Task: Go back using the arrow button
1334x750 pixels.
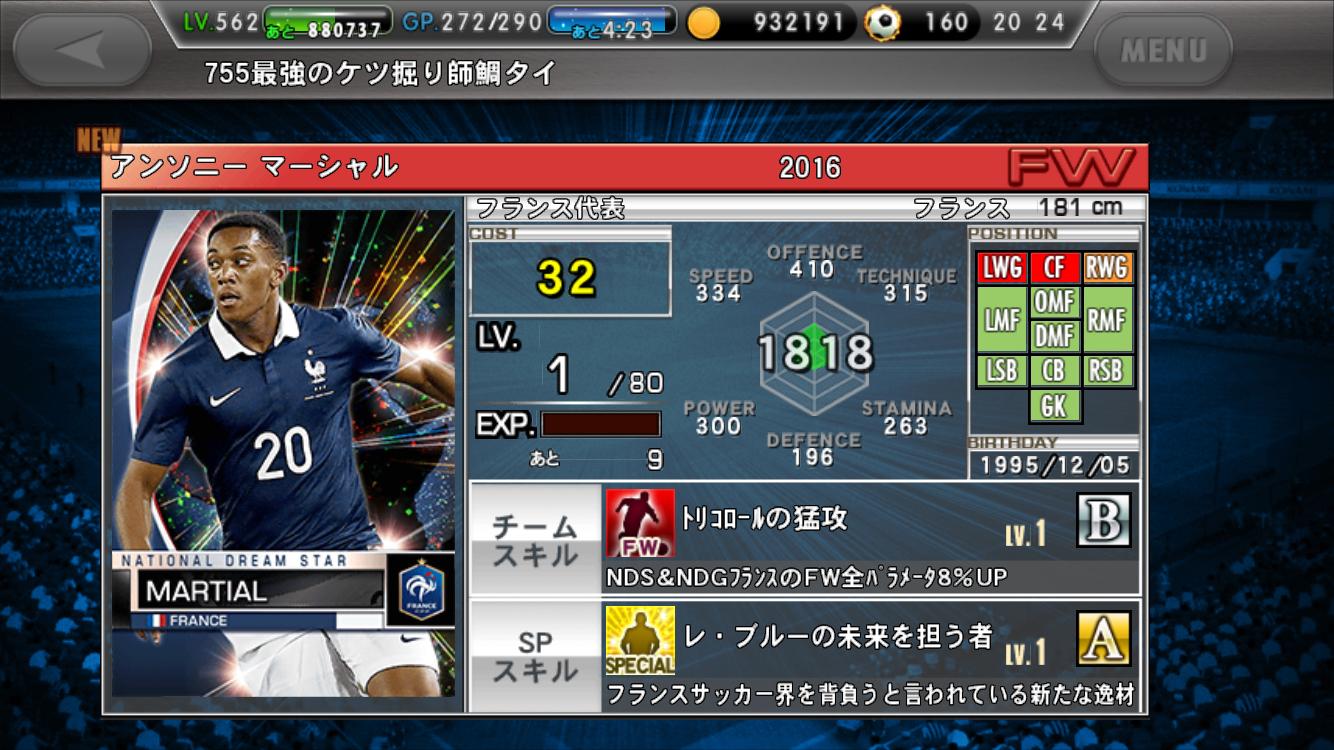Action: coord(84,49)
